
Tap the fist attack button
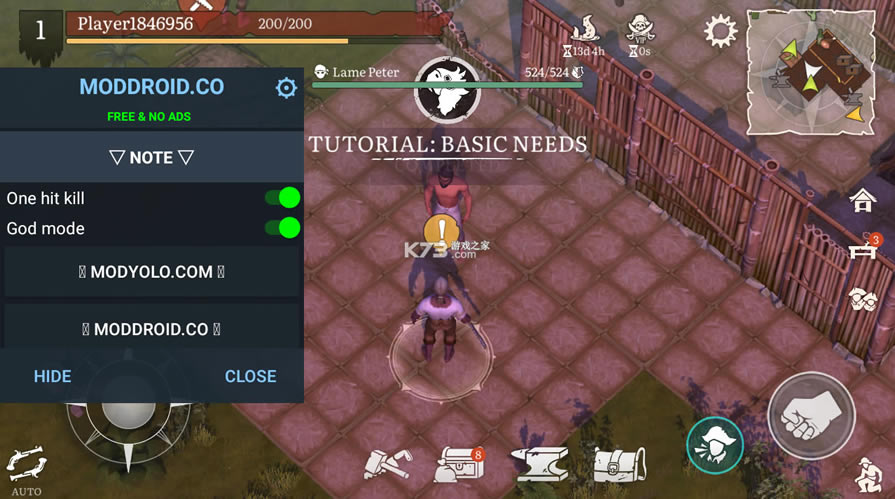(x=810, y=416)
